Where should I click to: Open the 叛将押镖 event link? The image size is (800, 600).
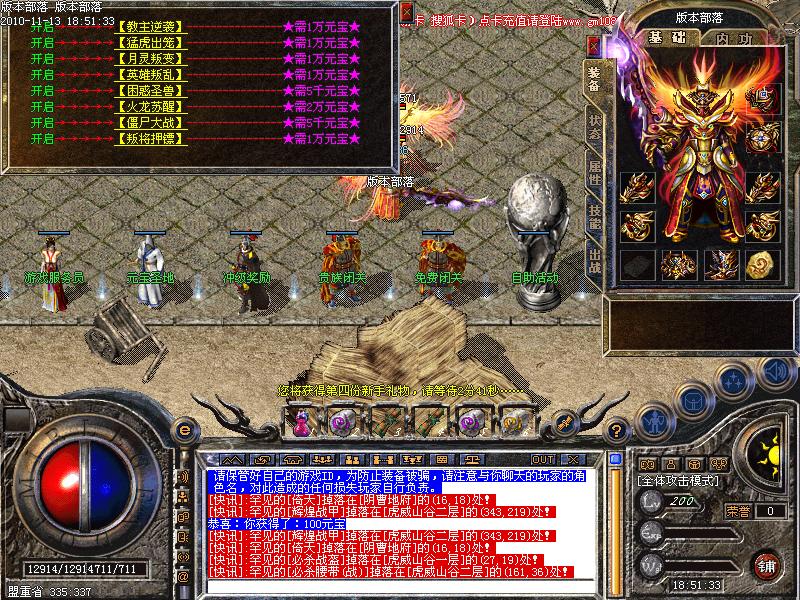(152, 138)
